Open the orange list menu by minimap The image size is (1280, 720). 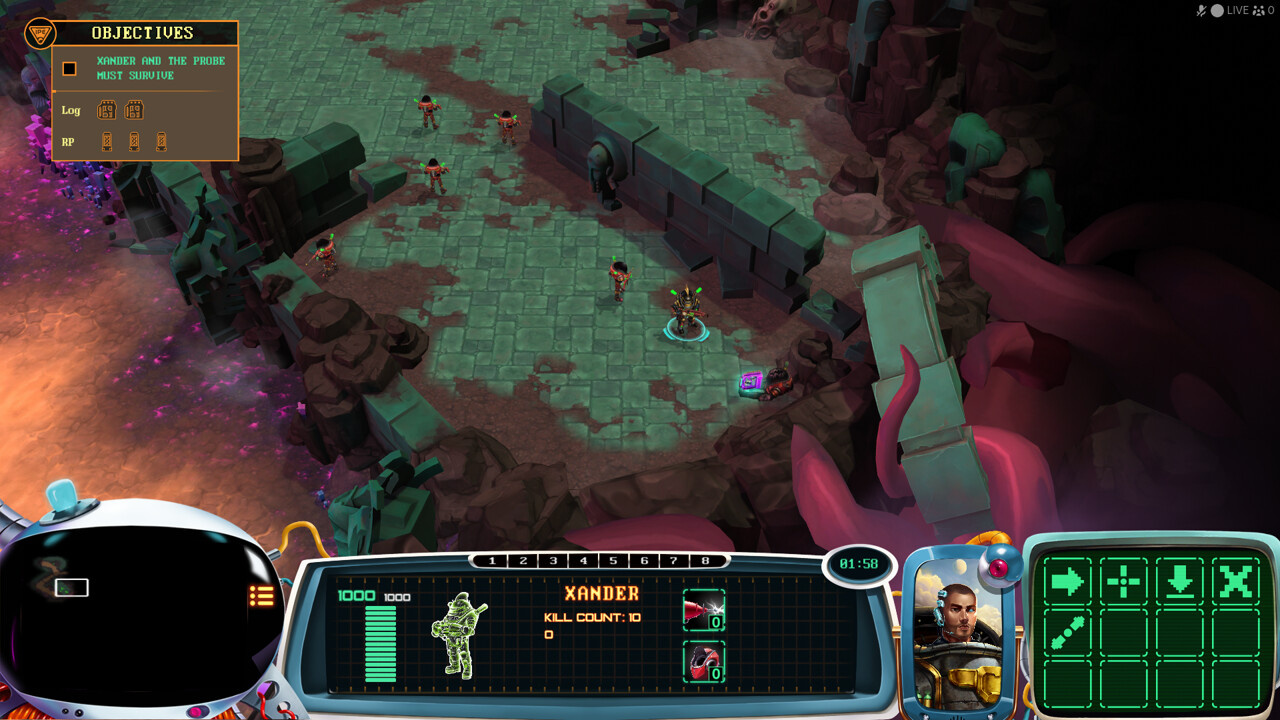[261, 597]
